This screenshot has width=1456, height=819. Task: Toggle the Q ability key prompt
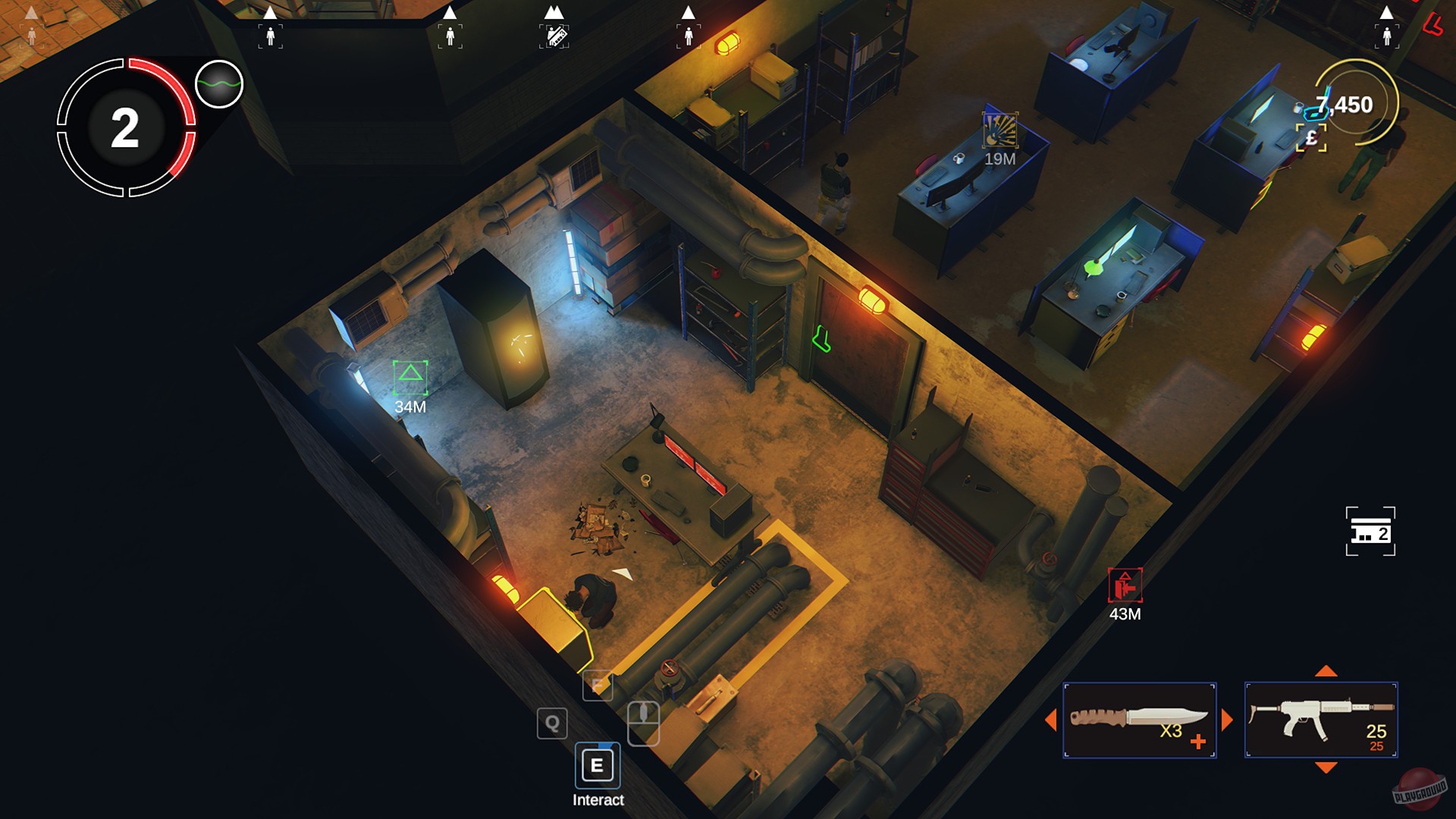(552, 723)
